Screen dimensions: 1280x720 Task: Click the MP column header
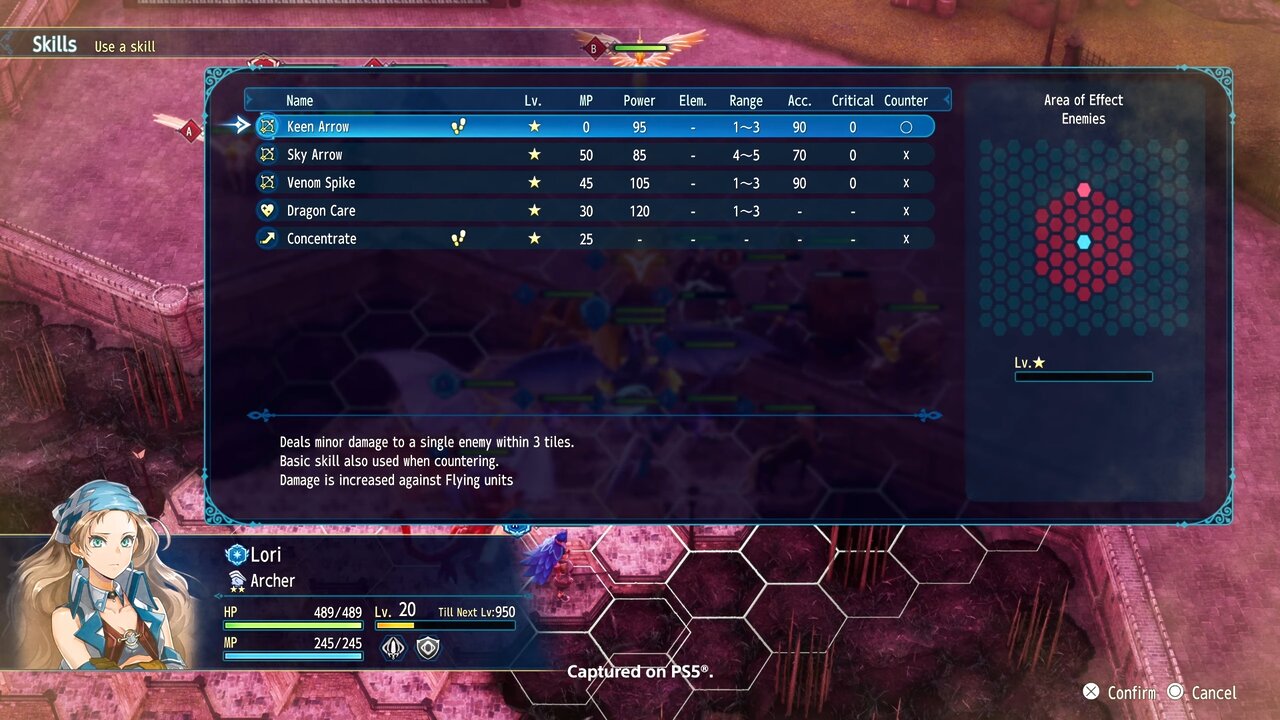coord(586,101)
